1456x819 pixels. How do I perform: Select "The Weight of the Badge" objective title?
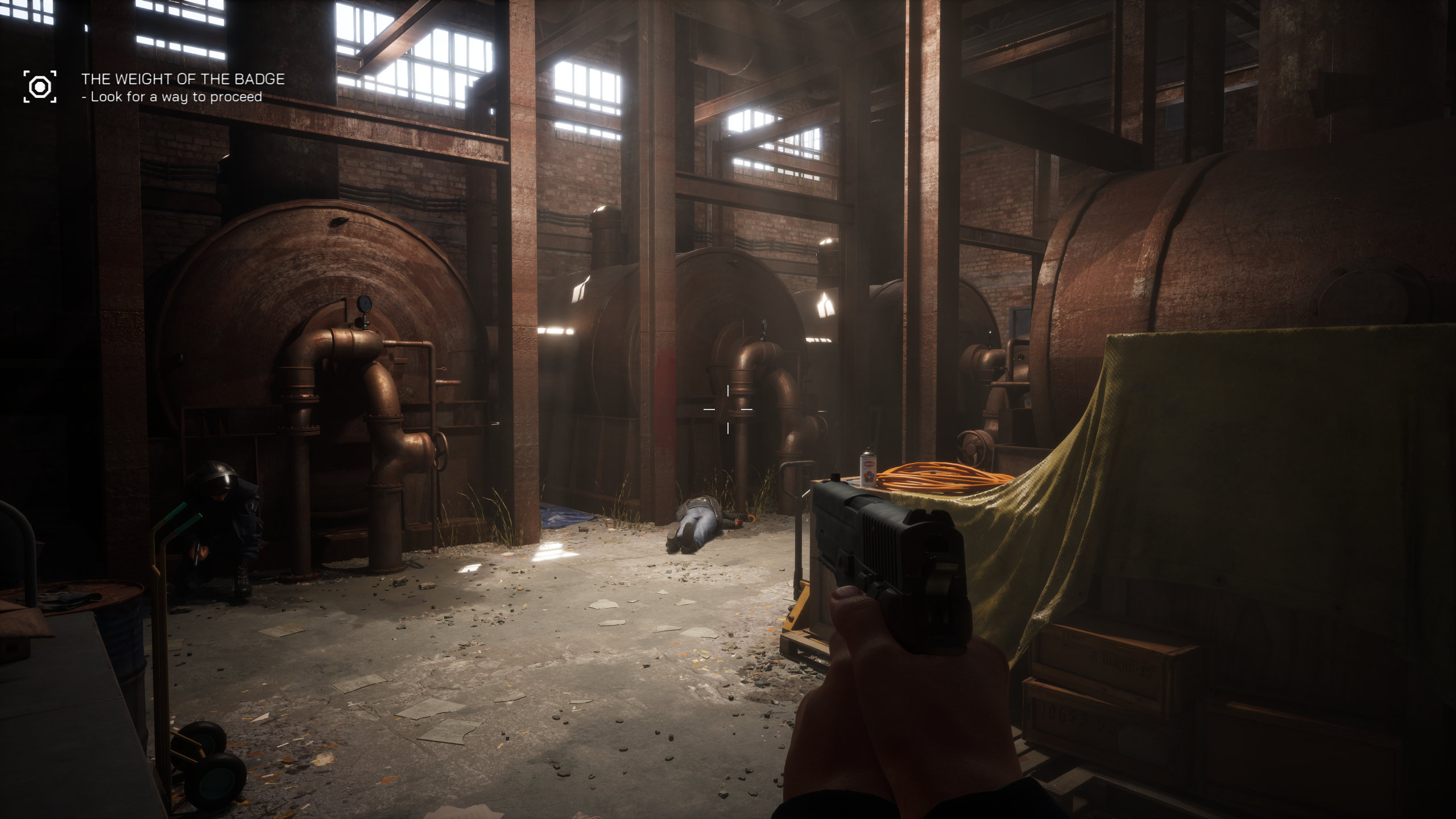[183, 79]
